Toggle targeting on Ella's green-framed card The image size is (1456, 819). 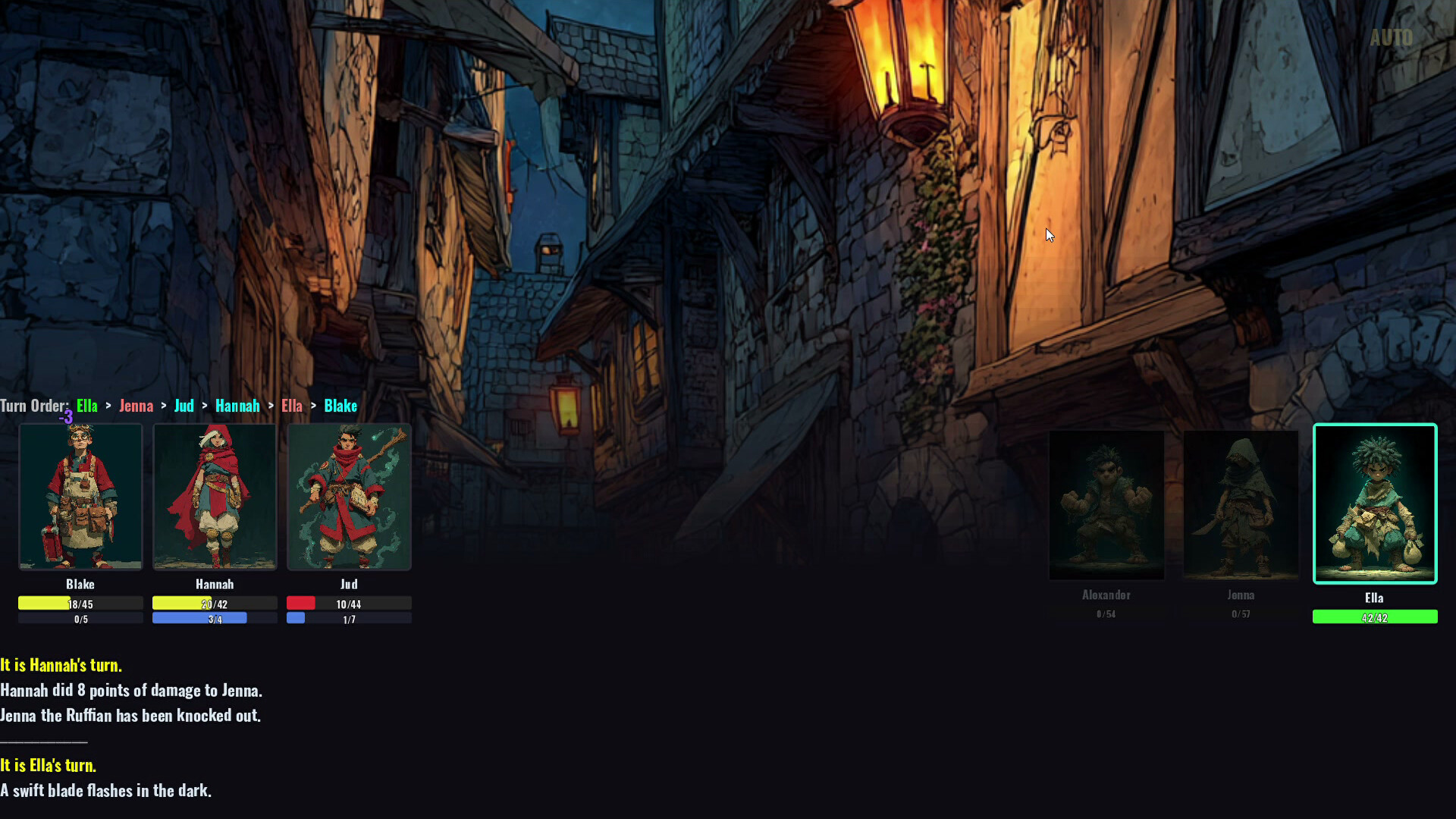pyautogui.click(x=1374, y=503)
